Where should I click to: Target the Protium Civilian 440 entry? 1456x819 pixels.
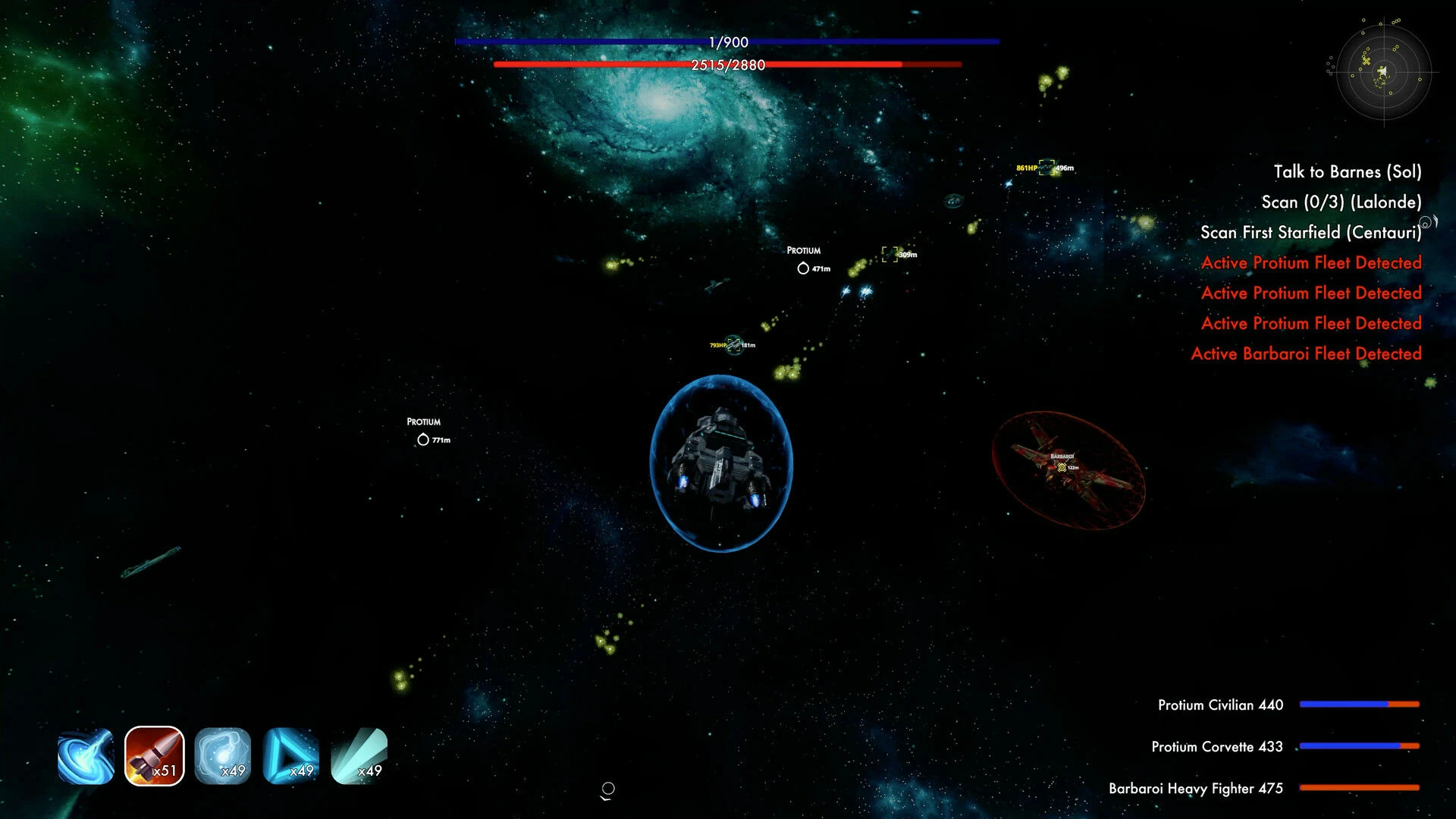1220,705
